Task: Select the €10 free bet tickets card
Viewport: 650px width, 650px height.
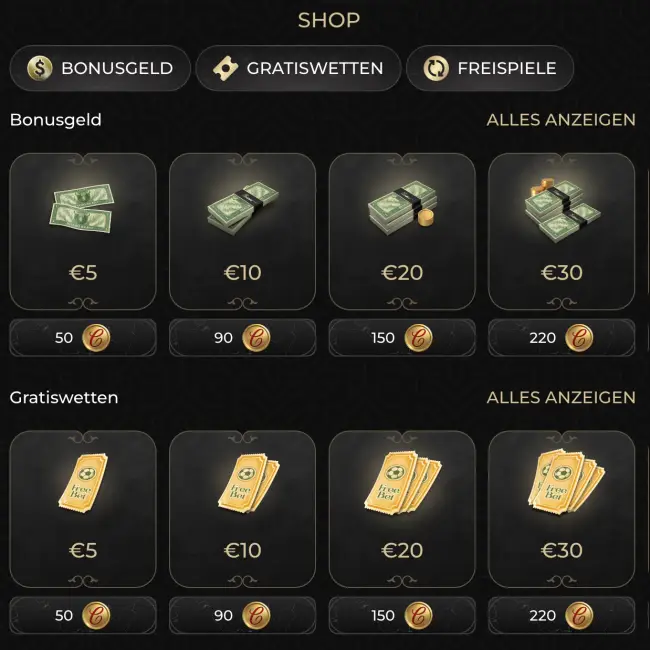Action: [242, 509]
